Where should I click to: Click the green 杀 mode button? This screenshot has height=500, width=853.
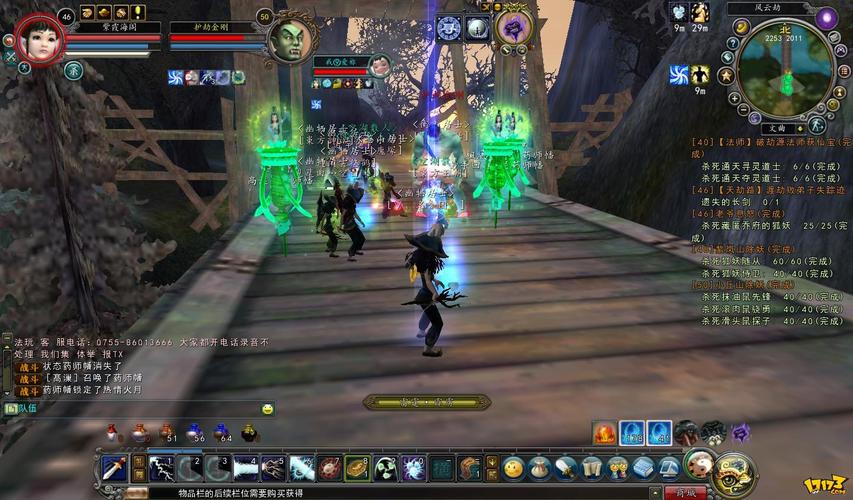pos(73,70)
